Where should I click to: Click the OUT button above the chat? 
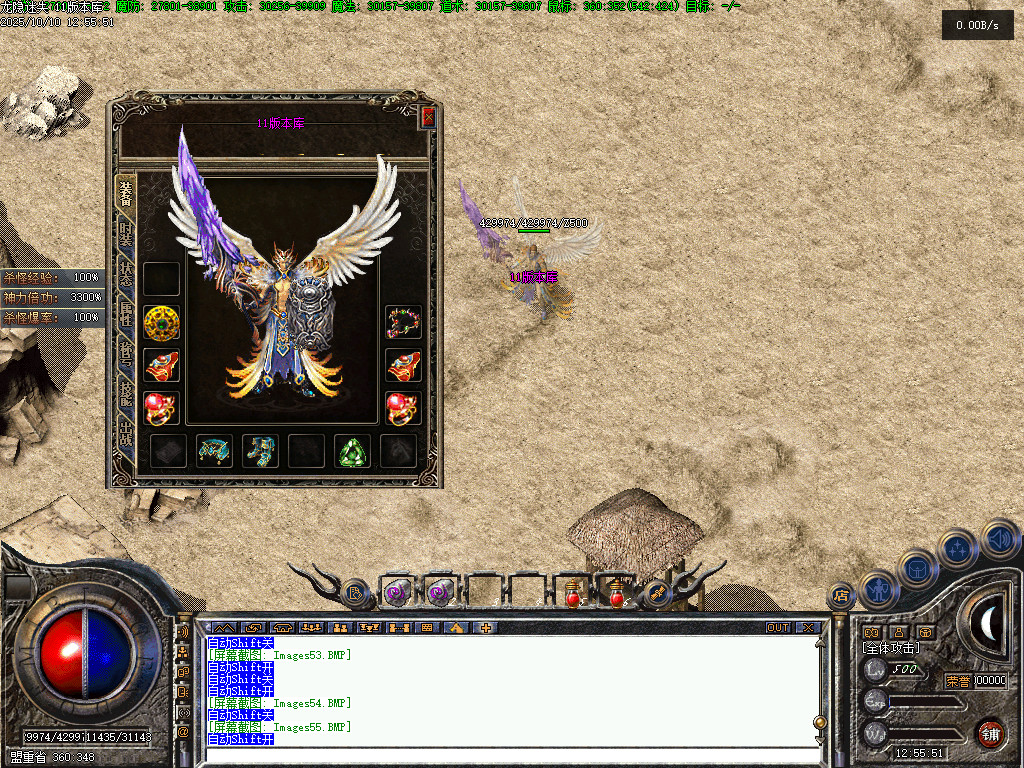tap(778, 628)
